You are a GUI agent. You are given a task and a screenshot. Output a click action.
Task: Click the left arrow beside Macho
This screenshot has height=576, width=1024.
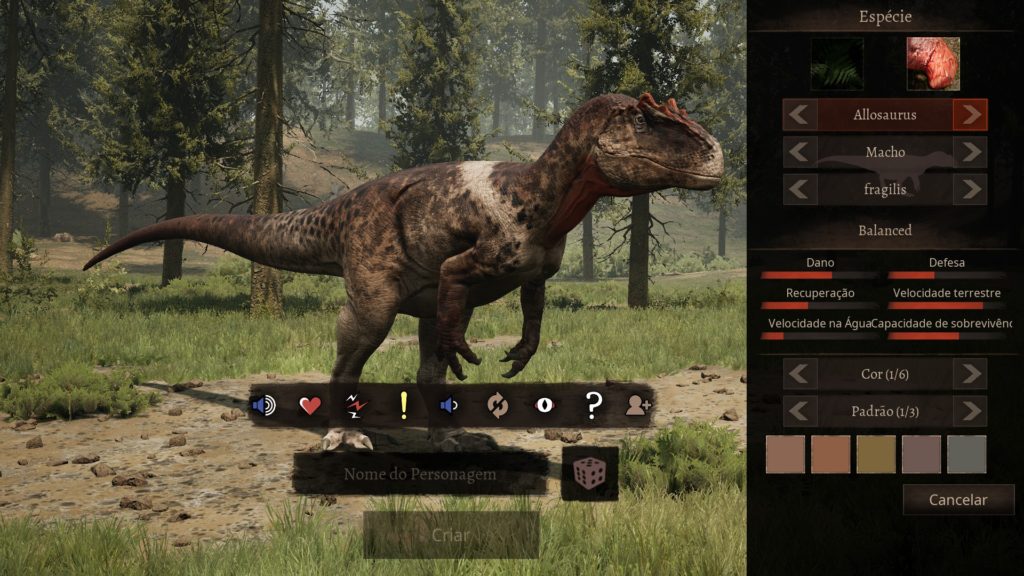point(799,152)
